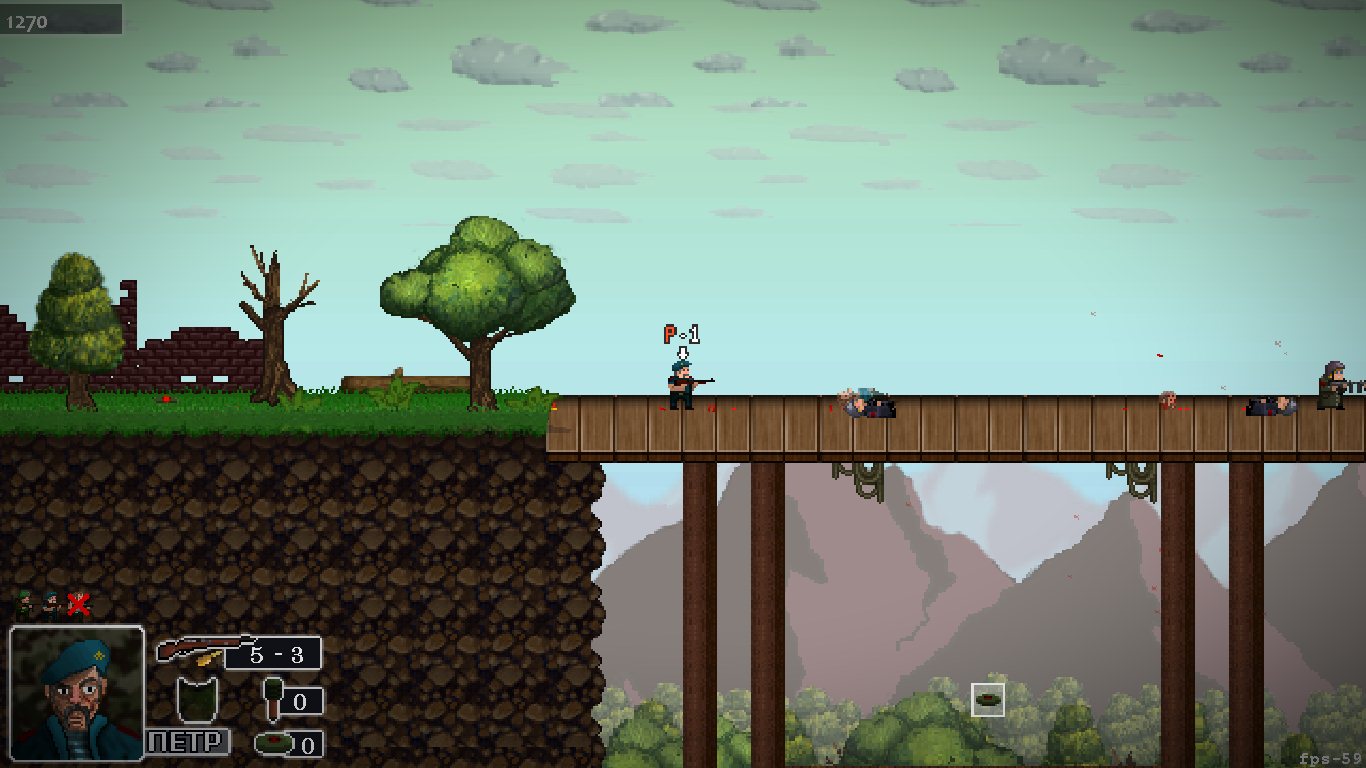Select the blue-beret squad member icon
Image resolution: width=1366 pixels, height=768 pixels.
(49, 603)
